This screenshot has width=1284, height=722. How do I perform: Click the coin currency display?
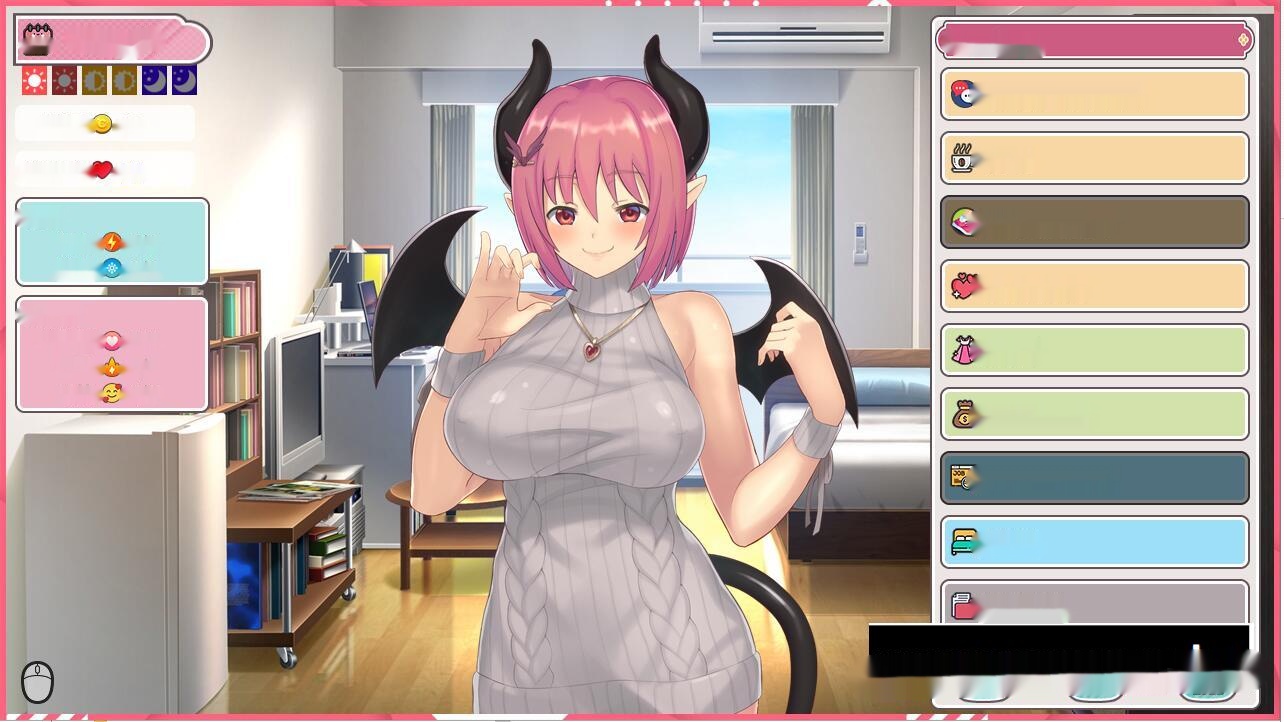point(103,123)
